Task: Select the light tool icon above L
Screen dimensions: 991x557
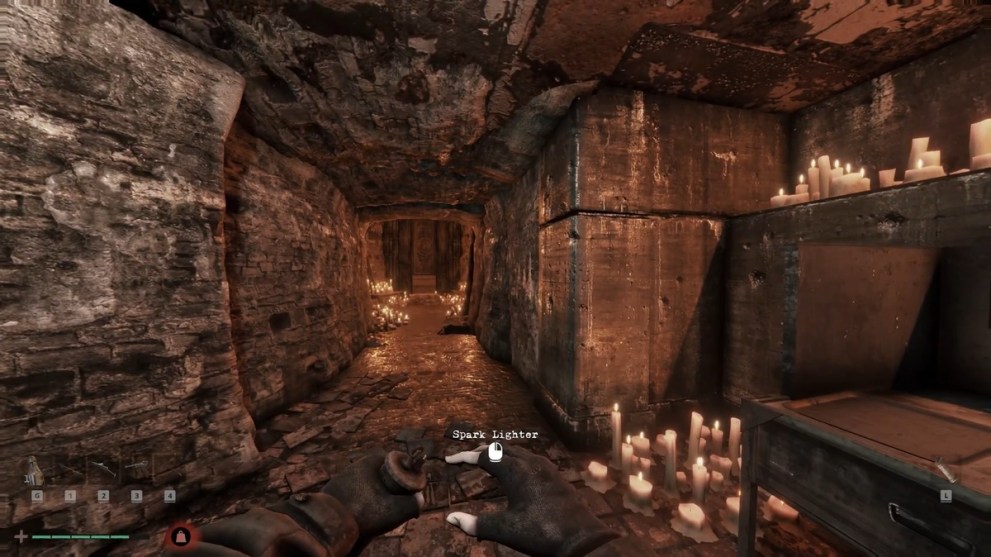Action: pyautogui.click(x=945, y=472)
